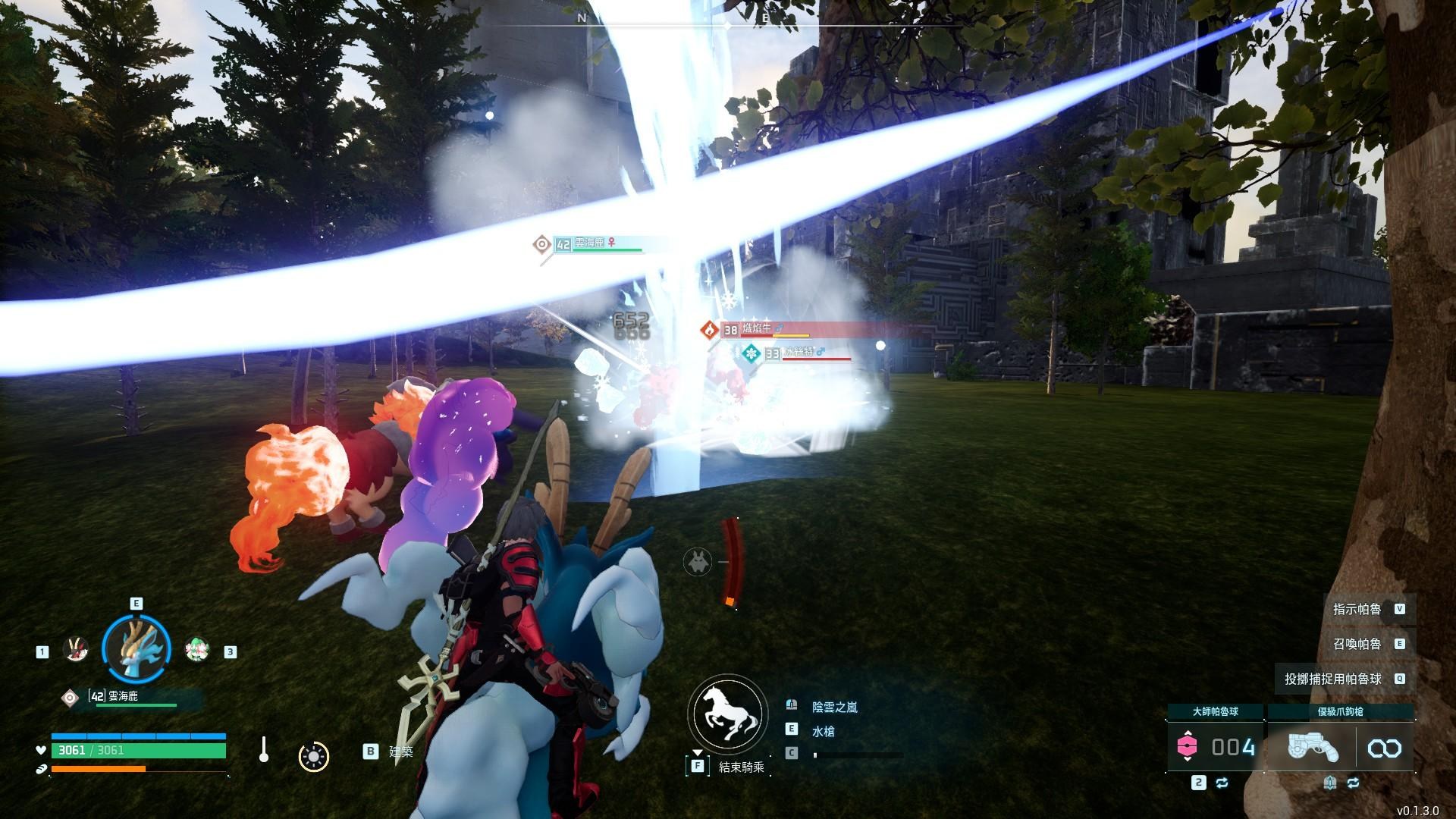1456x819 pixels.
Task: Switch to the green-and-white Pal in the party
Action: tap(197, 650)
